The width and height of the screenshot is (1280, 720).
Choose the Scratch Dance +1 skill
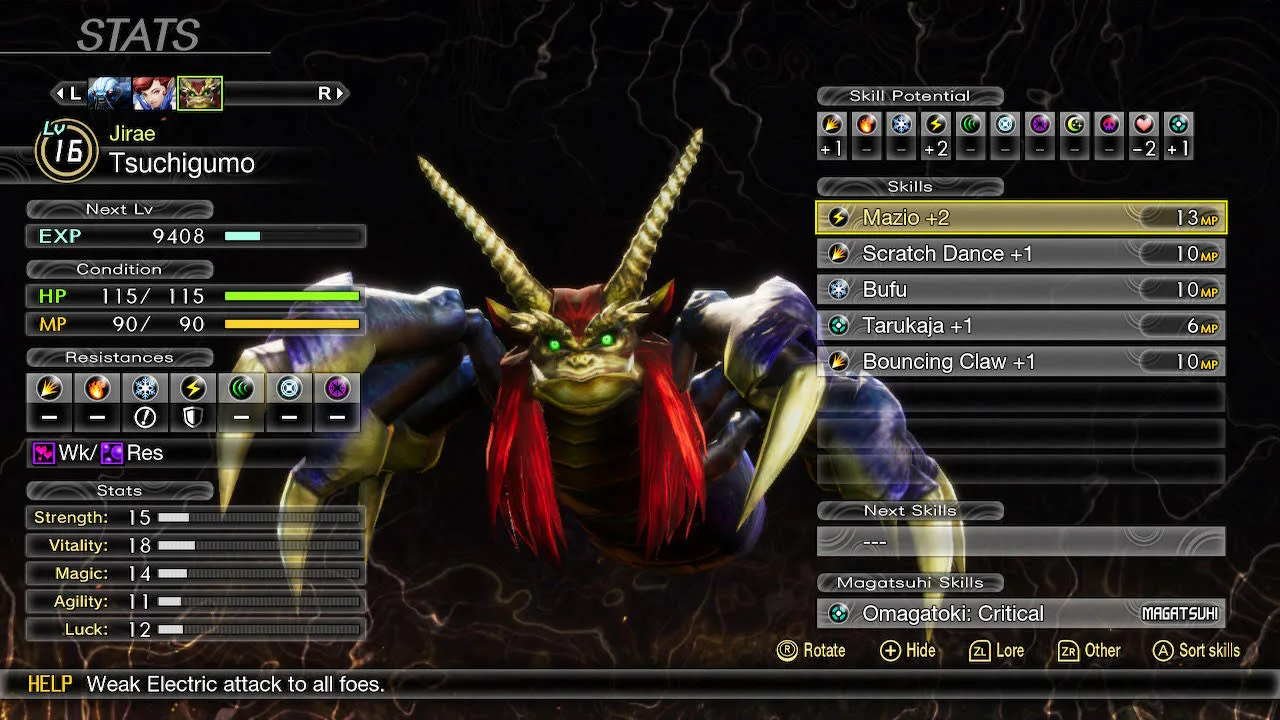coord(1020,254)
